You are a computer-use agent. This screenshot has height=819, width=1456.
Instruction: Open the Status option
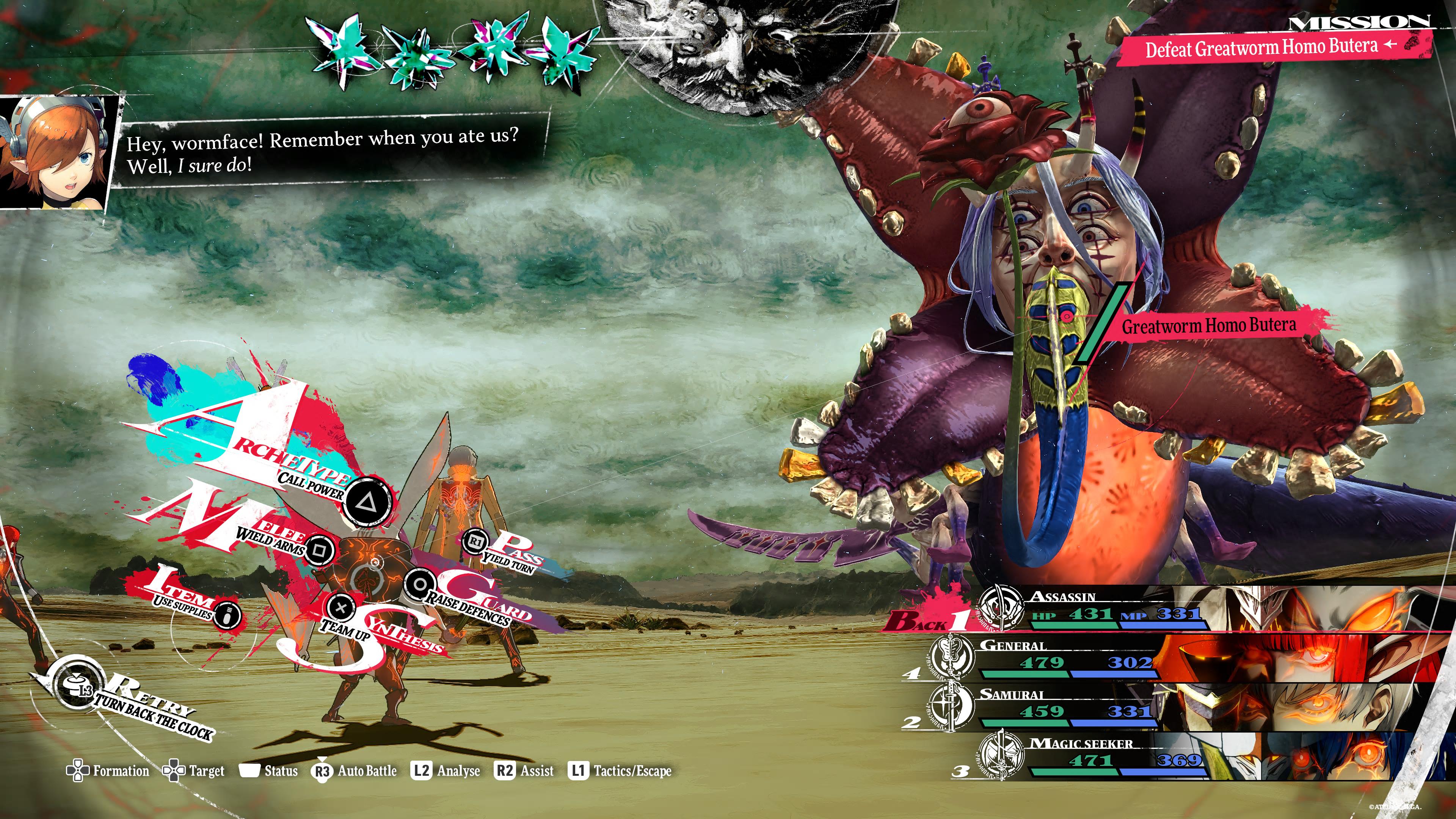[269, 770]
